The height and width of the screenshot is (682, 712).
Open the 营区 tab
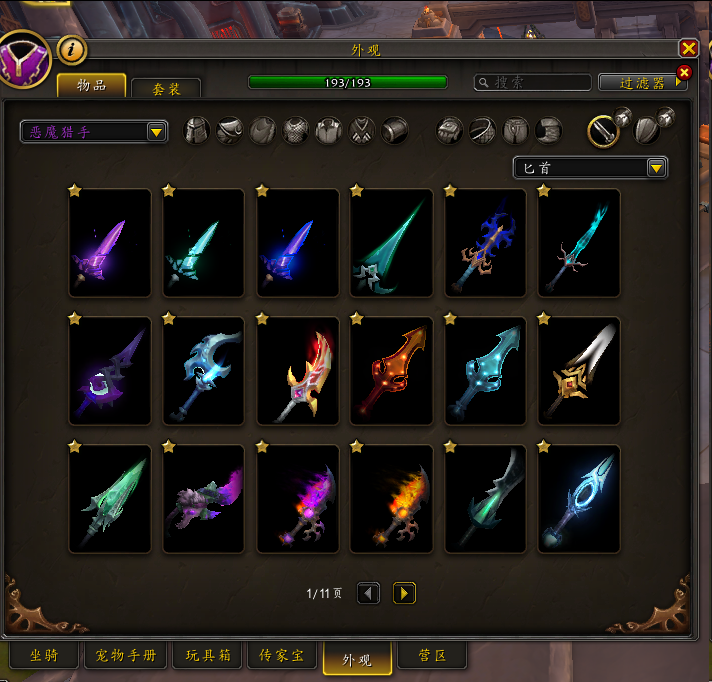(x=430, y=656)
